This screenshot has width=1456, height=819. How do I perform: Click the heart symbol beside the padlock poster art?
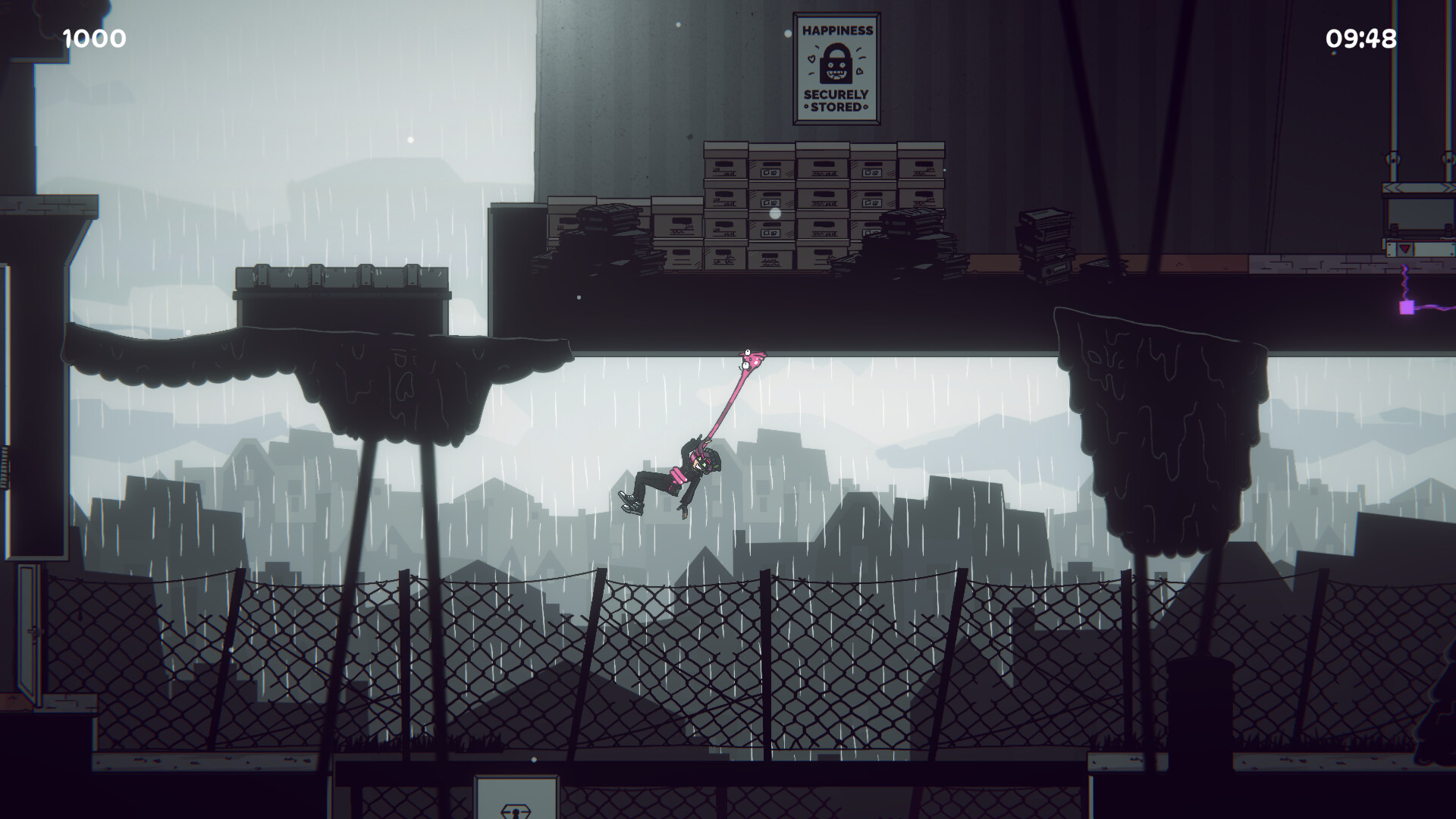coord(812,58)
